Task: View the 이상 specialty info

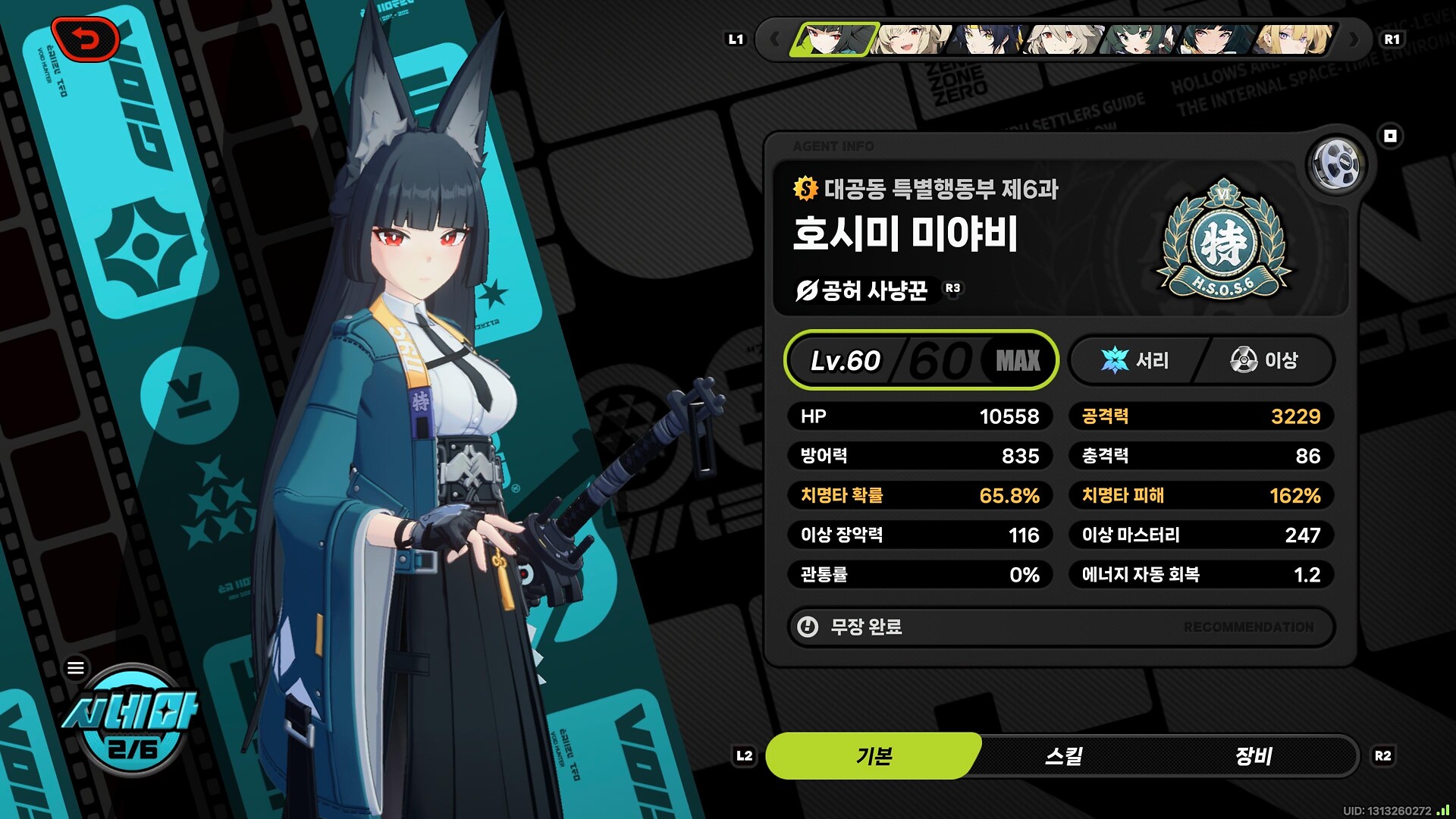Action: tap(1264, 360)
